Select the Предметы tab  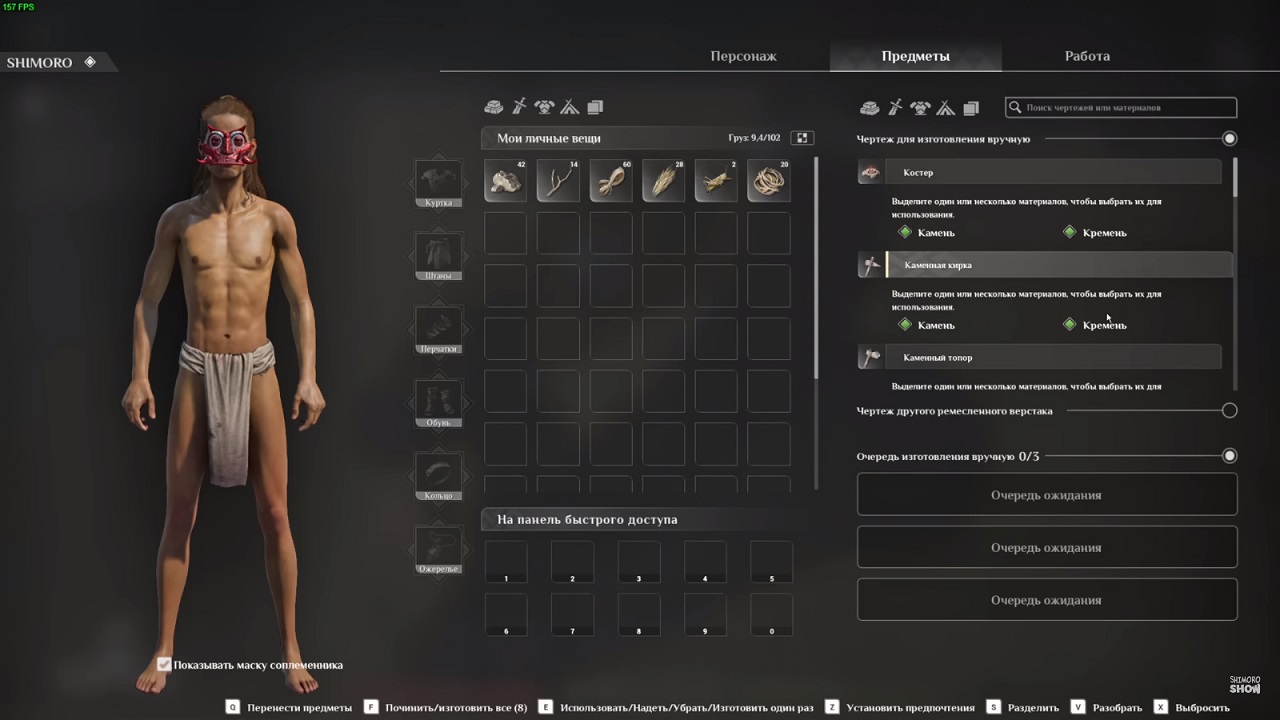point(915,56)
